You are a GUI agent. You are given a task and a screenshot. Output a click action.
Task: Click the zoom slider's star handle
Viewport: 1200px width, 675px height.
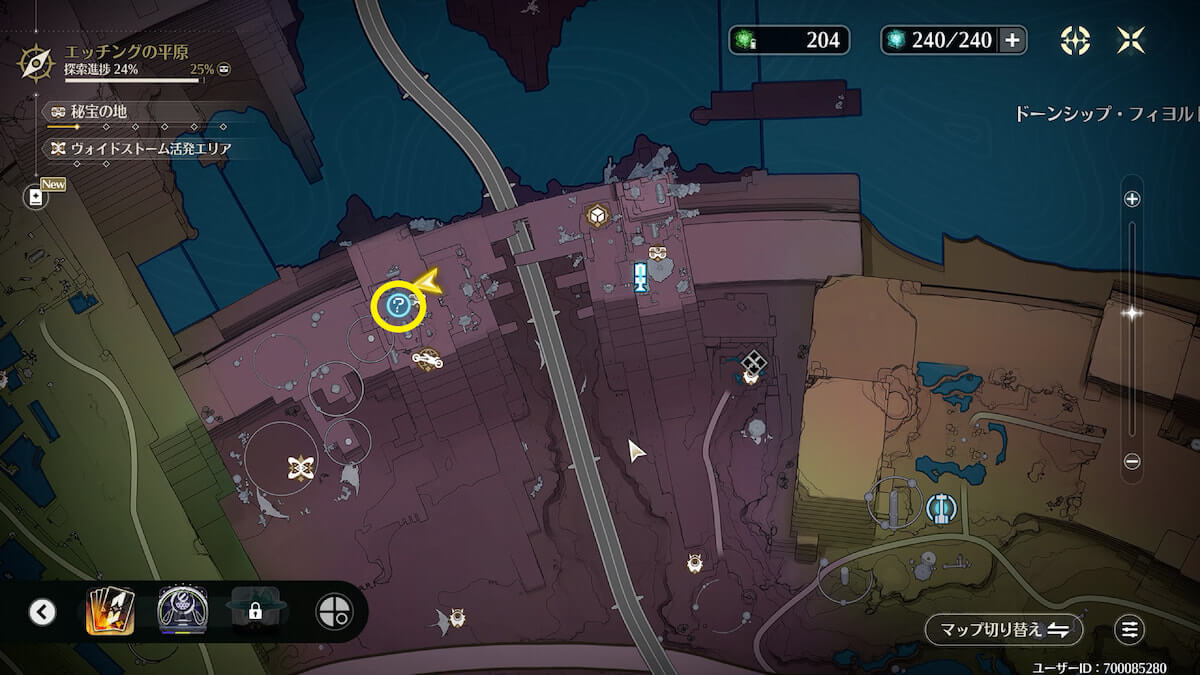1132,312
